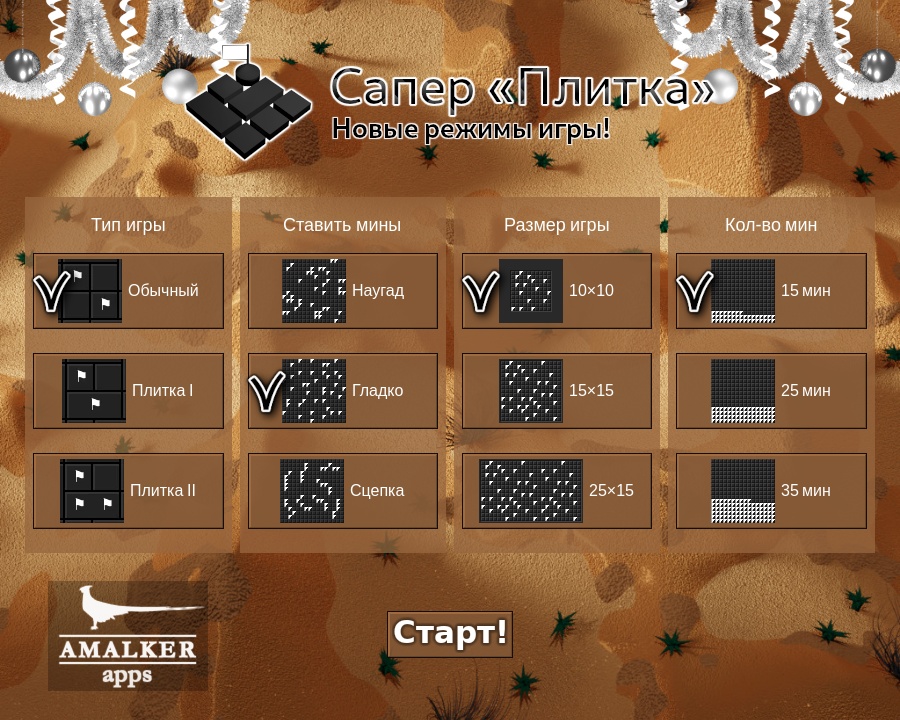Select the 35 мин option
This screenshot has width=900, height=720.
(x=771, y=491)
